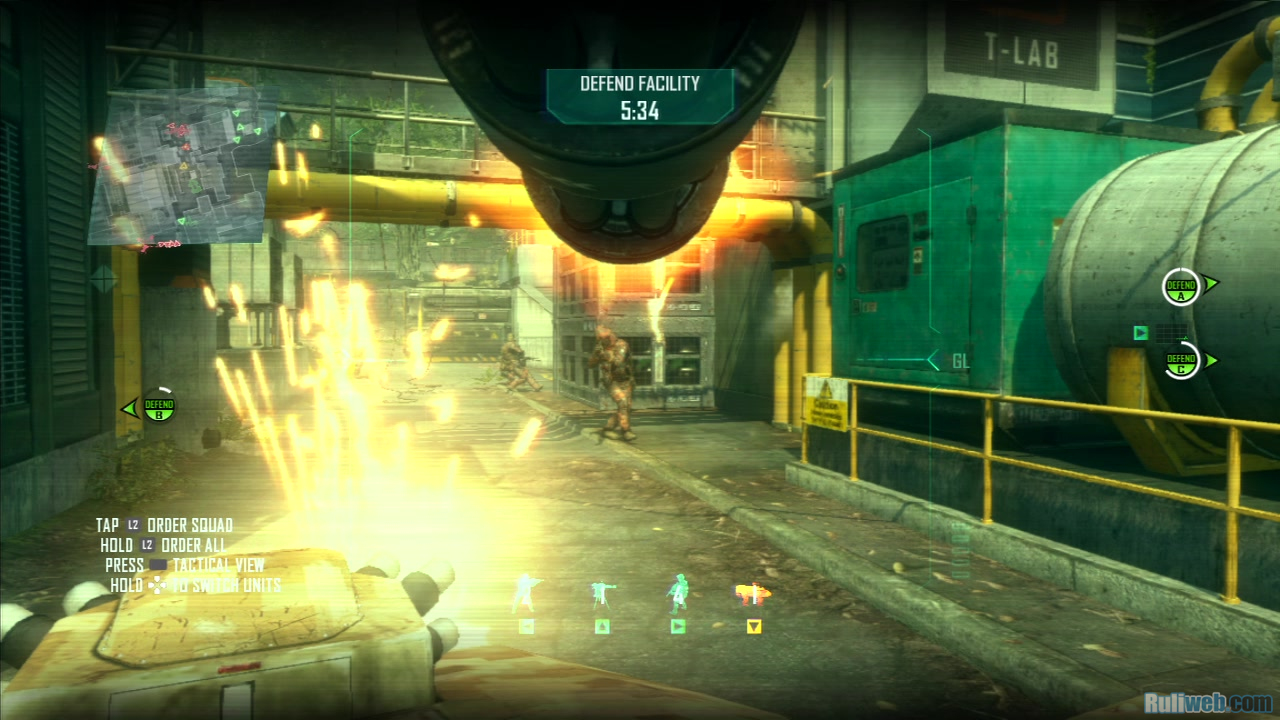Screen dimensions: 1280x720
Task: Pick the walking soldier squad icon
Action: pos(678,592)
